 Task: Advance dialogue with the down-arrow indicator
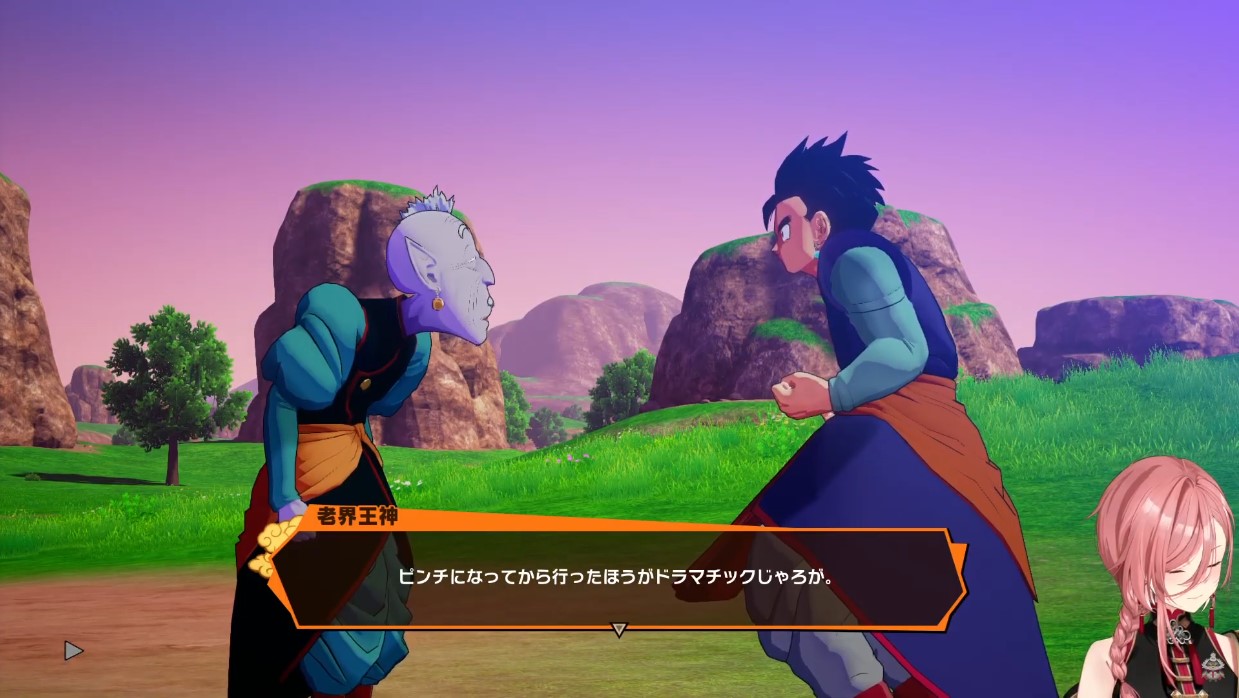click(619, 629)
